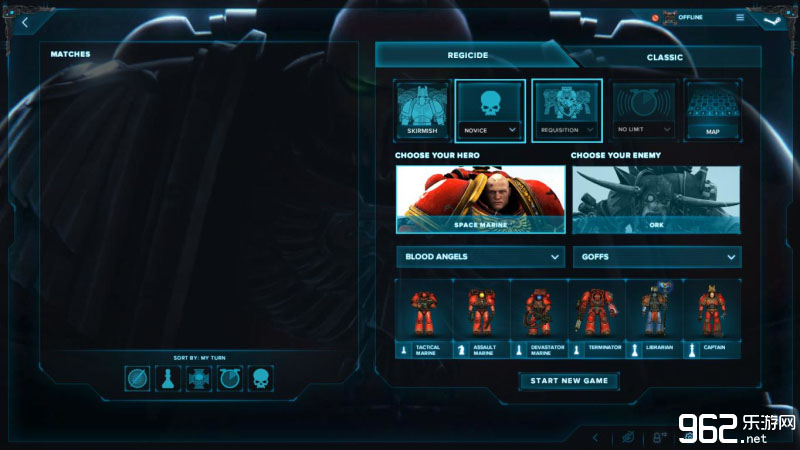Image resolution: width=800 pixels, height=450 pixels.
Task: Expand the Goffs clan dropdown
Action: [656, 257]
